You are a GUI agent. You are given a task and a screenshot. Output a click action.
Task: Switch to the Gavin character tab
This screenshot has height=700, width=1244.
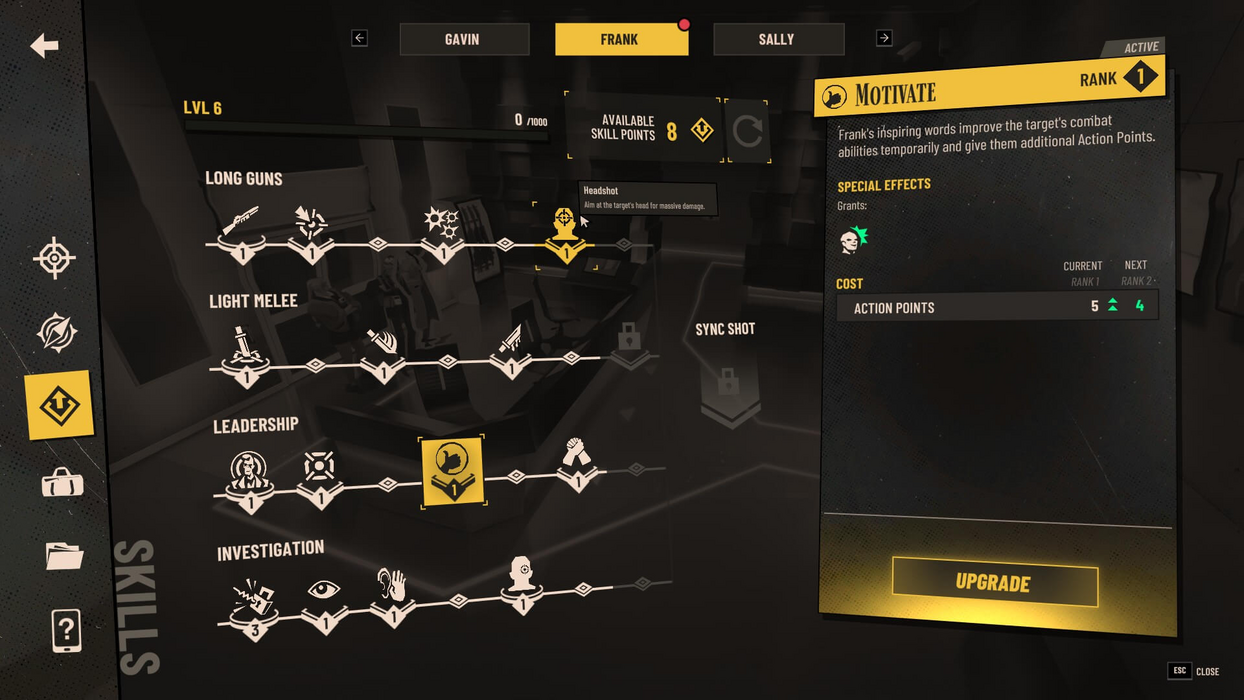pyautogui.click(x=464, y=39)
